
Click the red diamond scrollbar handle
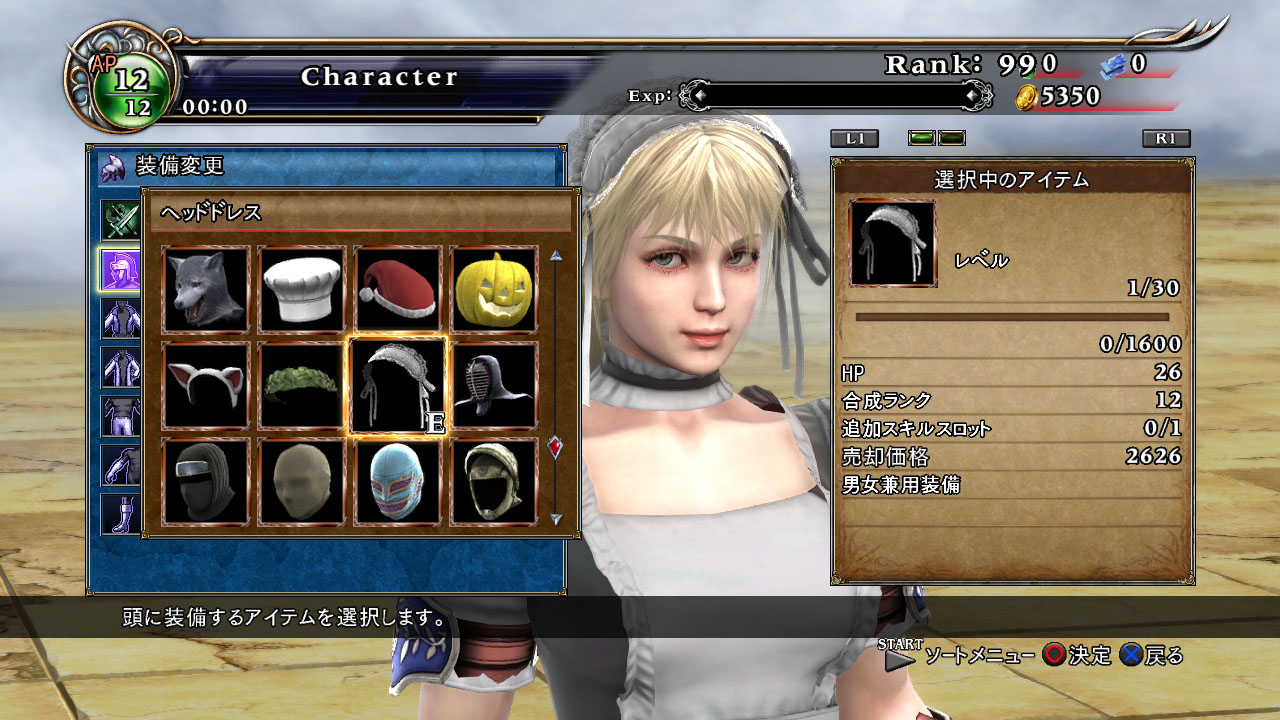coord(556,447)
